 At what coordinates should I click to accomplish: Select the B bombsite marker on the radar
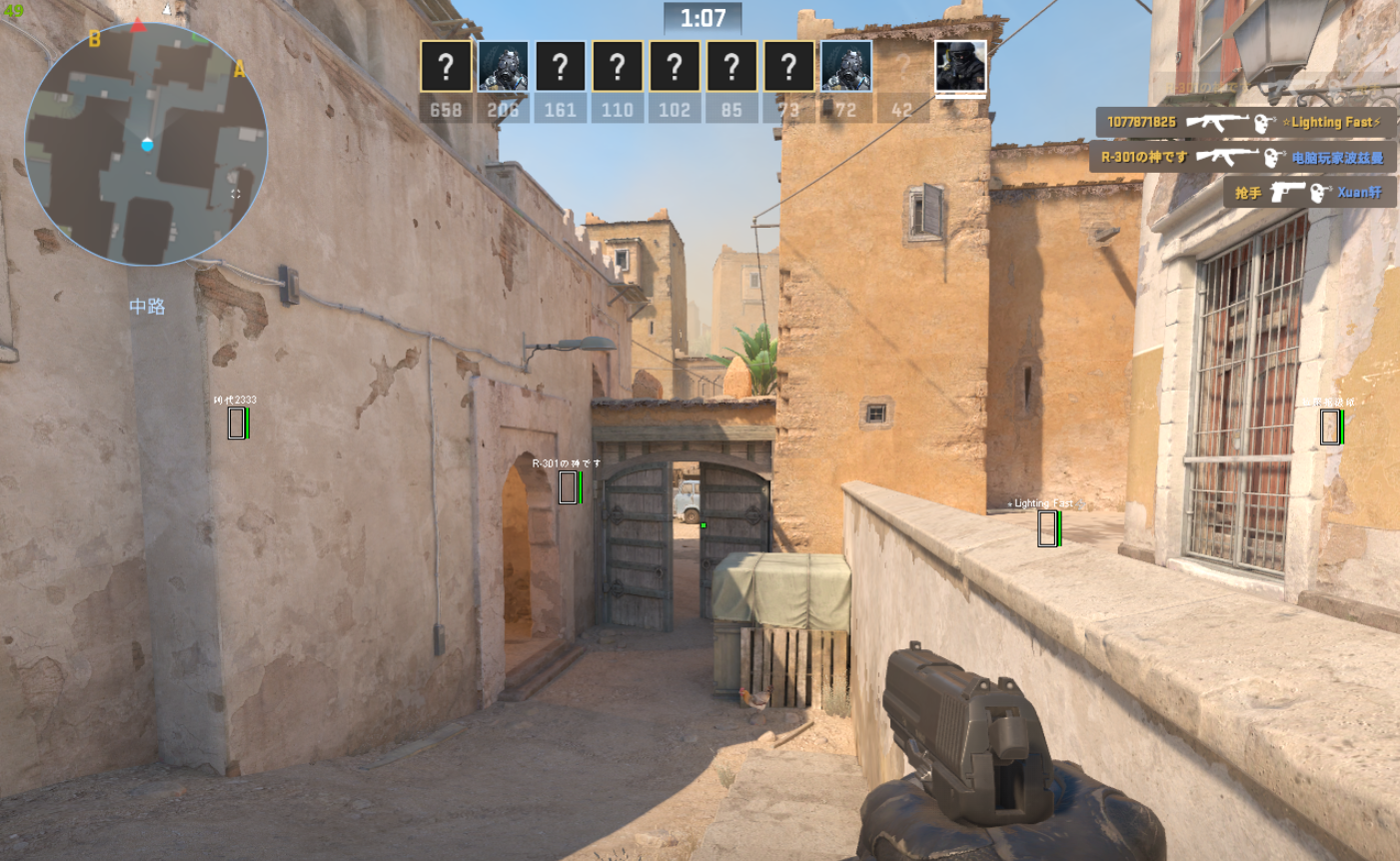(x=95, y=39)
